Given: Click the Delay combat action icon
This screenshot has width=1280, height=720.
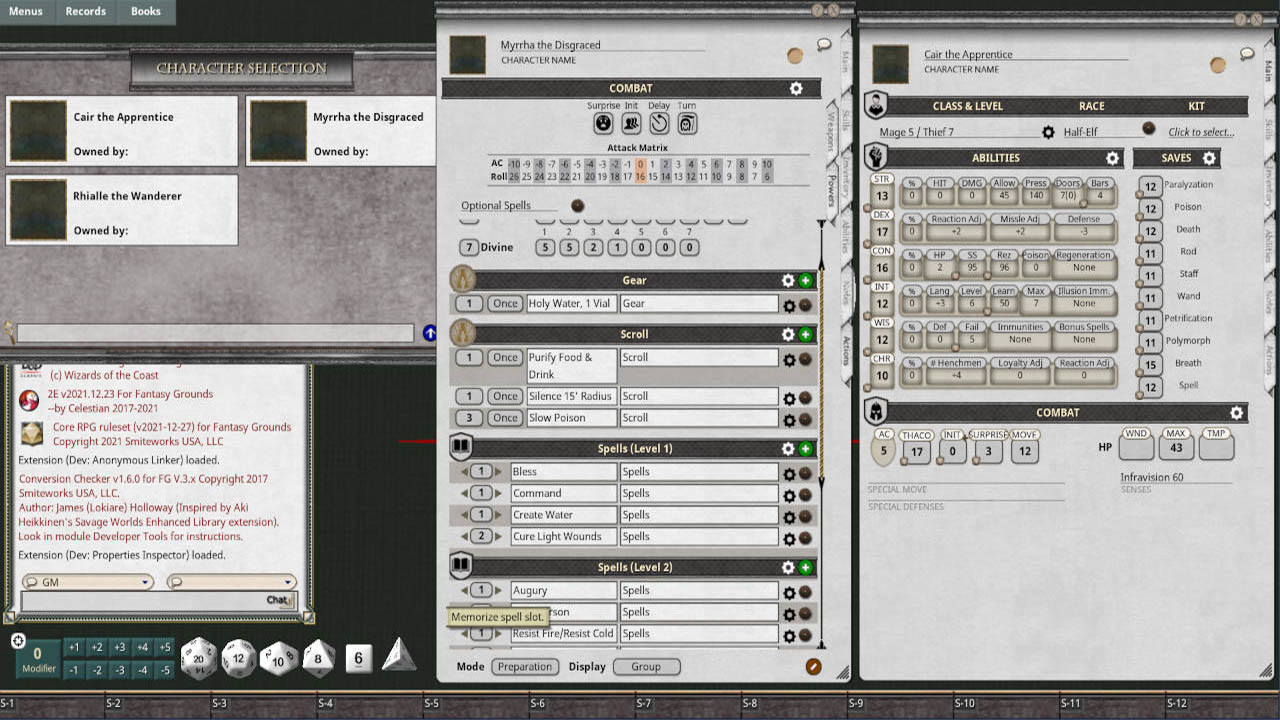Looking at the screenshot, I should pyautogui.click(x=658, y=123).
